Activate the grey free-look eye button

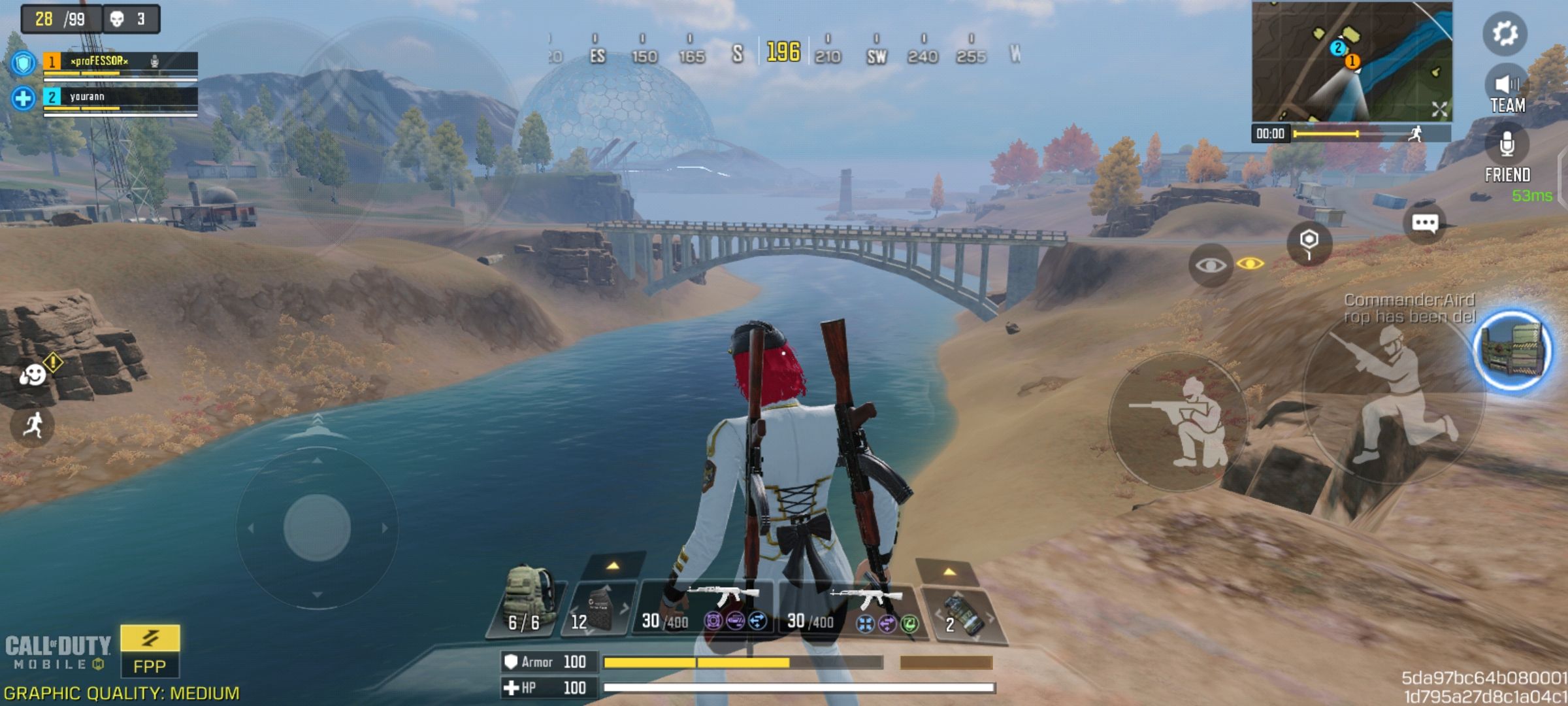click(1211, 265)
